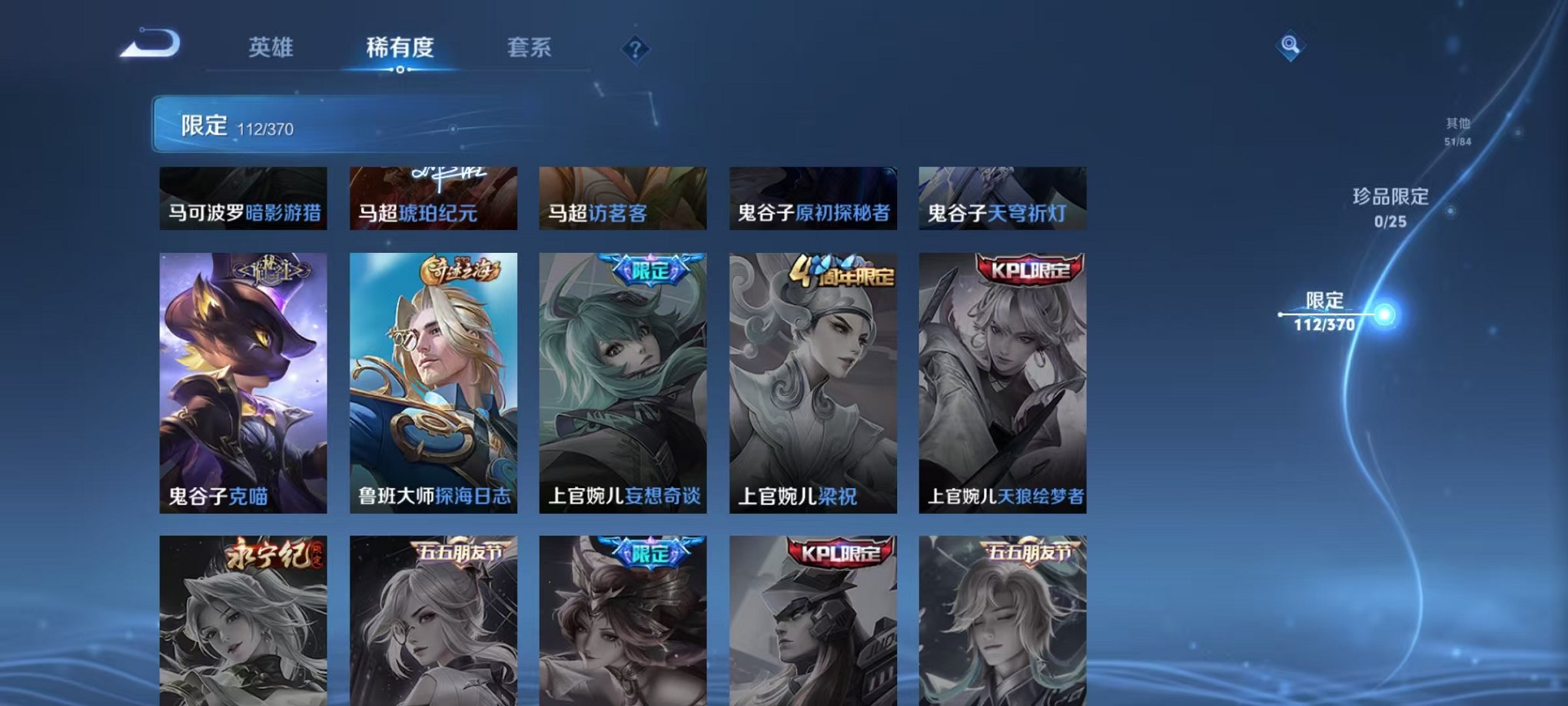Screen dimensions: 1568x706
Task: Select the 马可波罗暗影游猎 skin entry
Action: tap(244, 198)
